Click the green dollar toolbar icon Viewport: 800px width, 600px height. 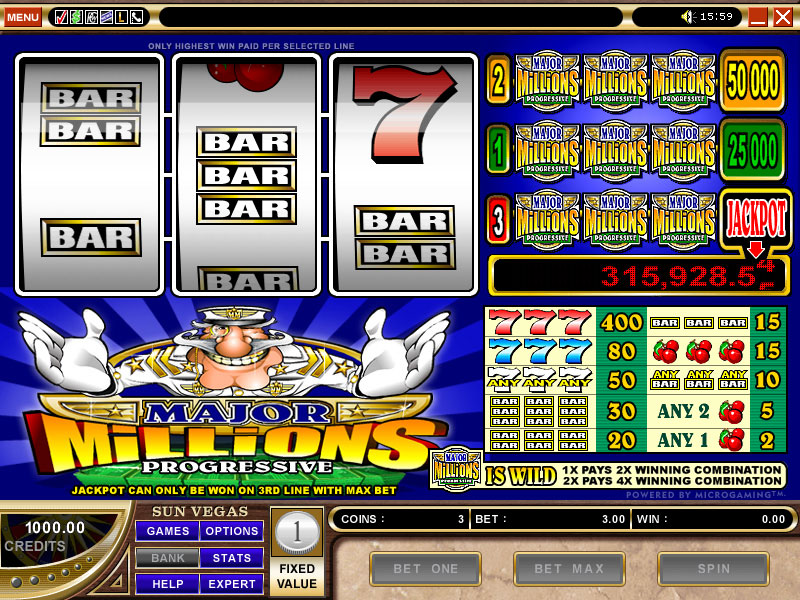76,17
